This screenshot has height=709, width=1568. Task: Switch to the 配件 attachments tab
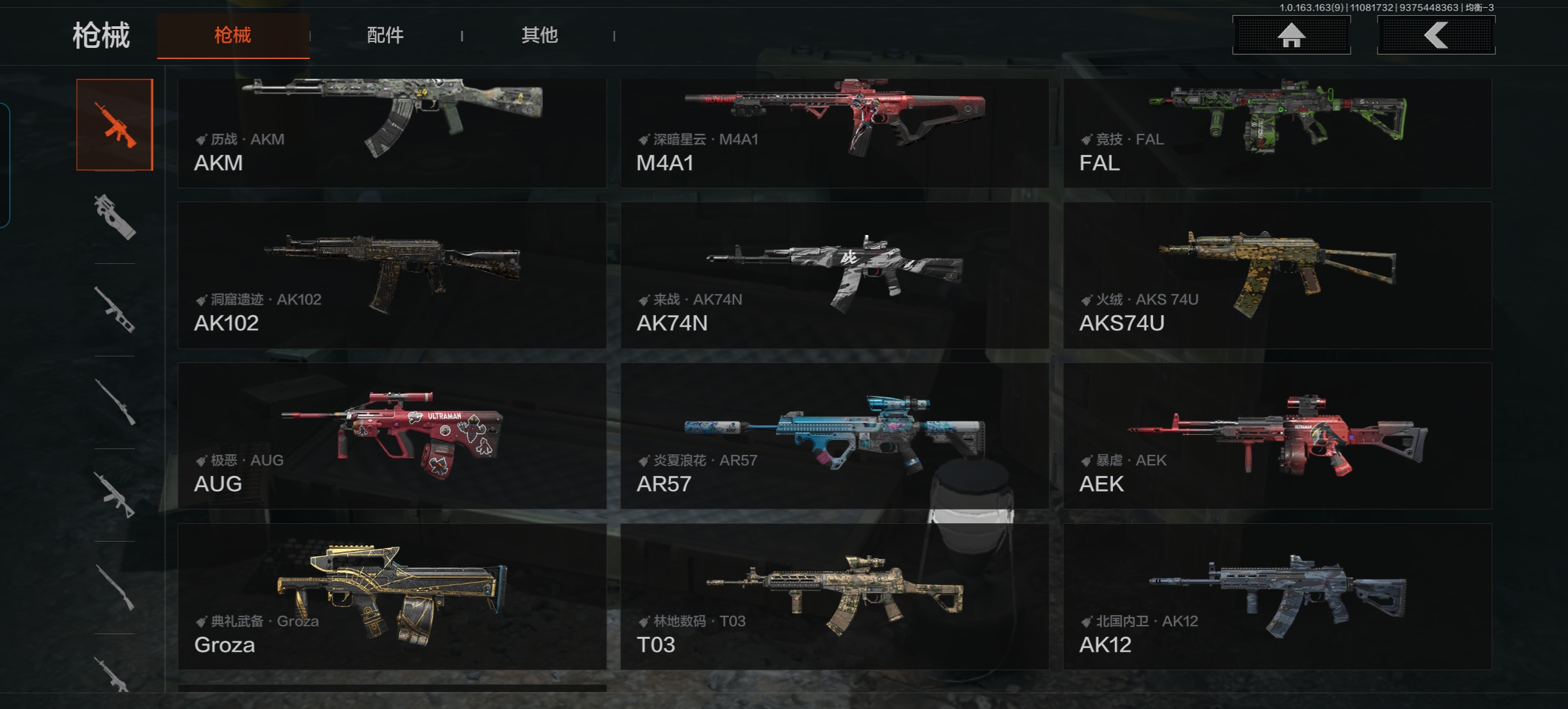coord(385,35)
